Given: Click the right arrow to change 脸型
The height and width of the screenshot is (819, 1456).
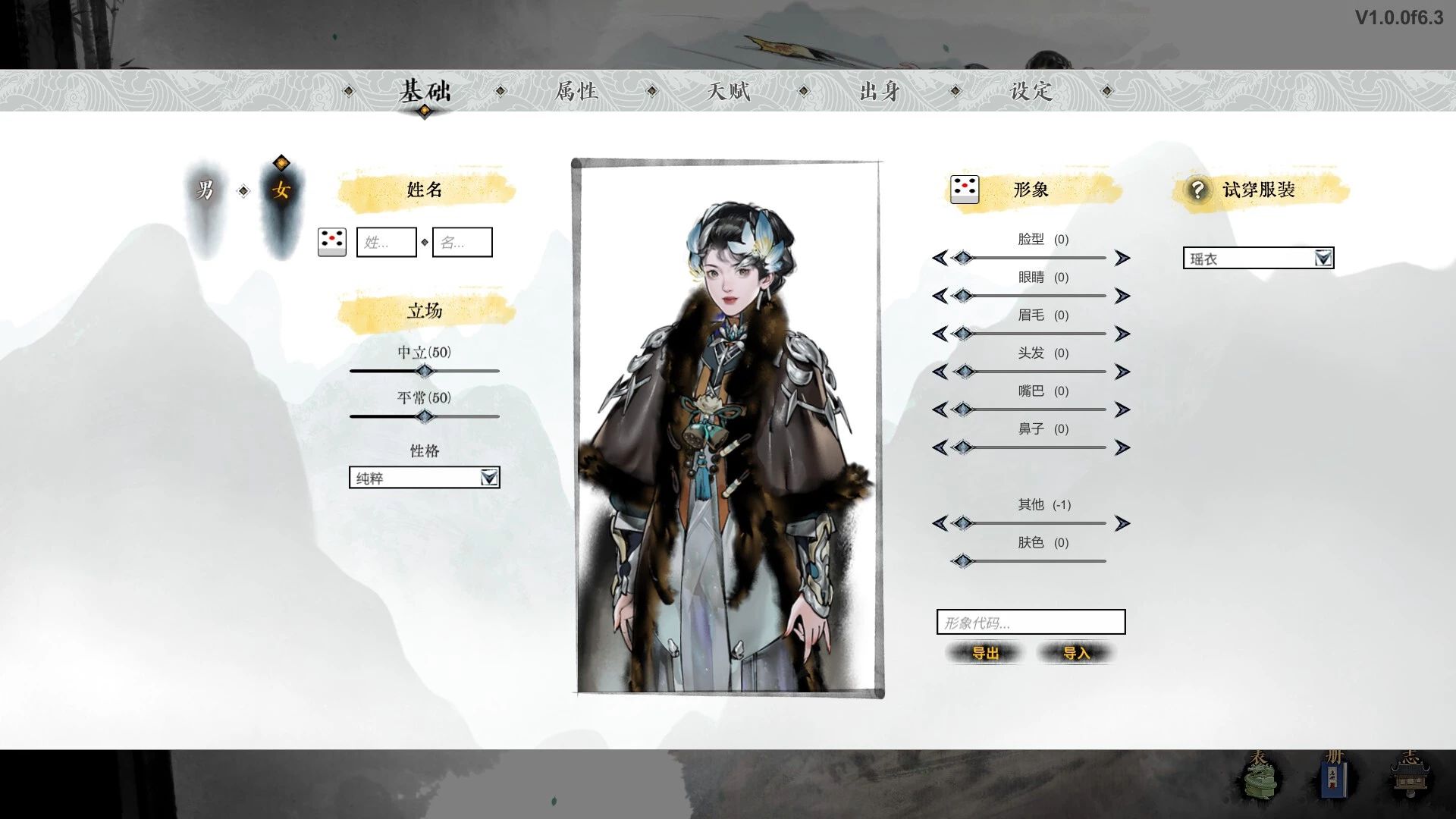Looking at the screenshot, I should point(1122,258).
